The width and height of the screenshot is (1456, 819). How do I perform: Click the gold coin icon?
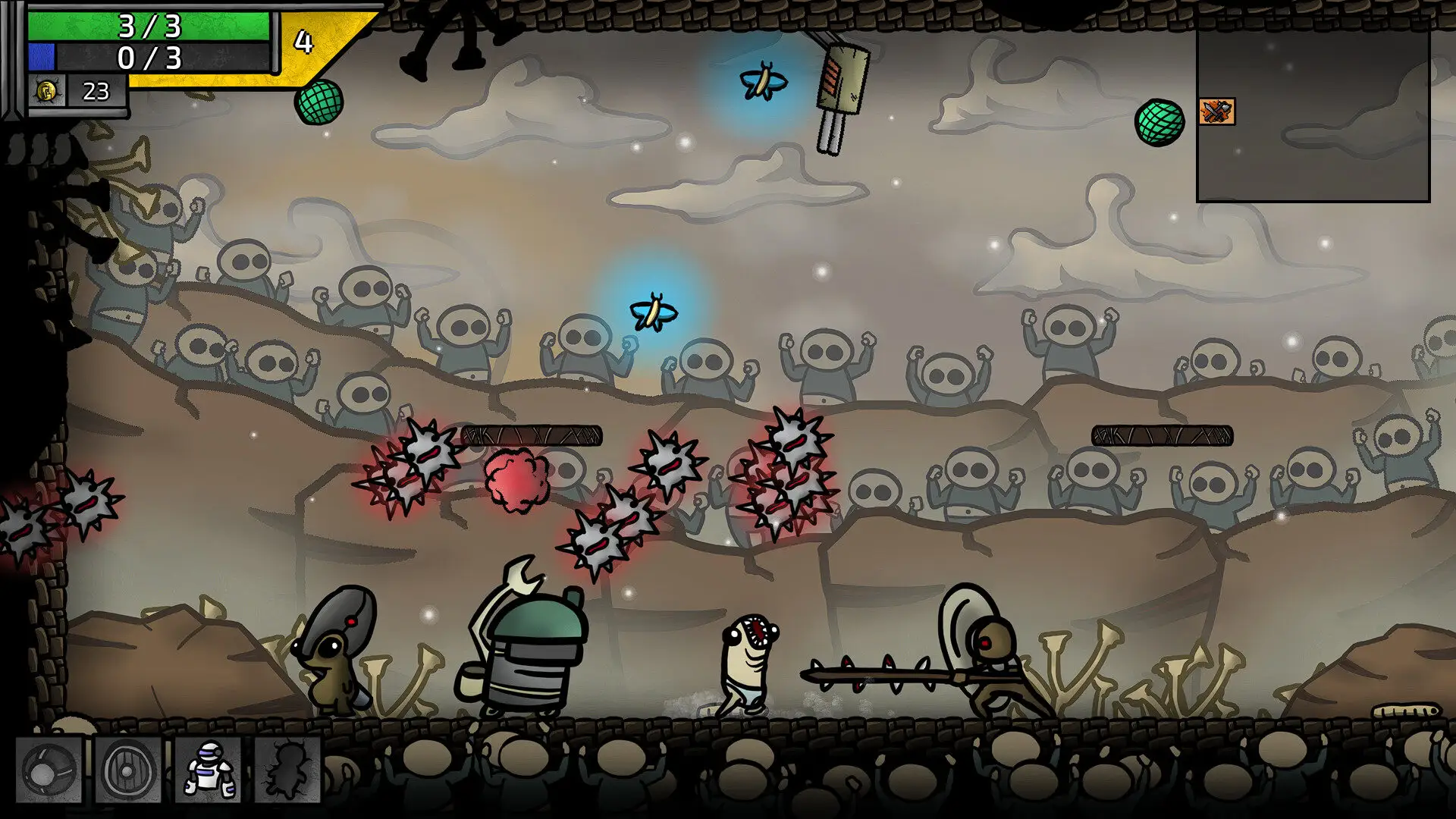tap(46, 92)
